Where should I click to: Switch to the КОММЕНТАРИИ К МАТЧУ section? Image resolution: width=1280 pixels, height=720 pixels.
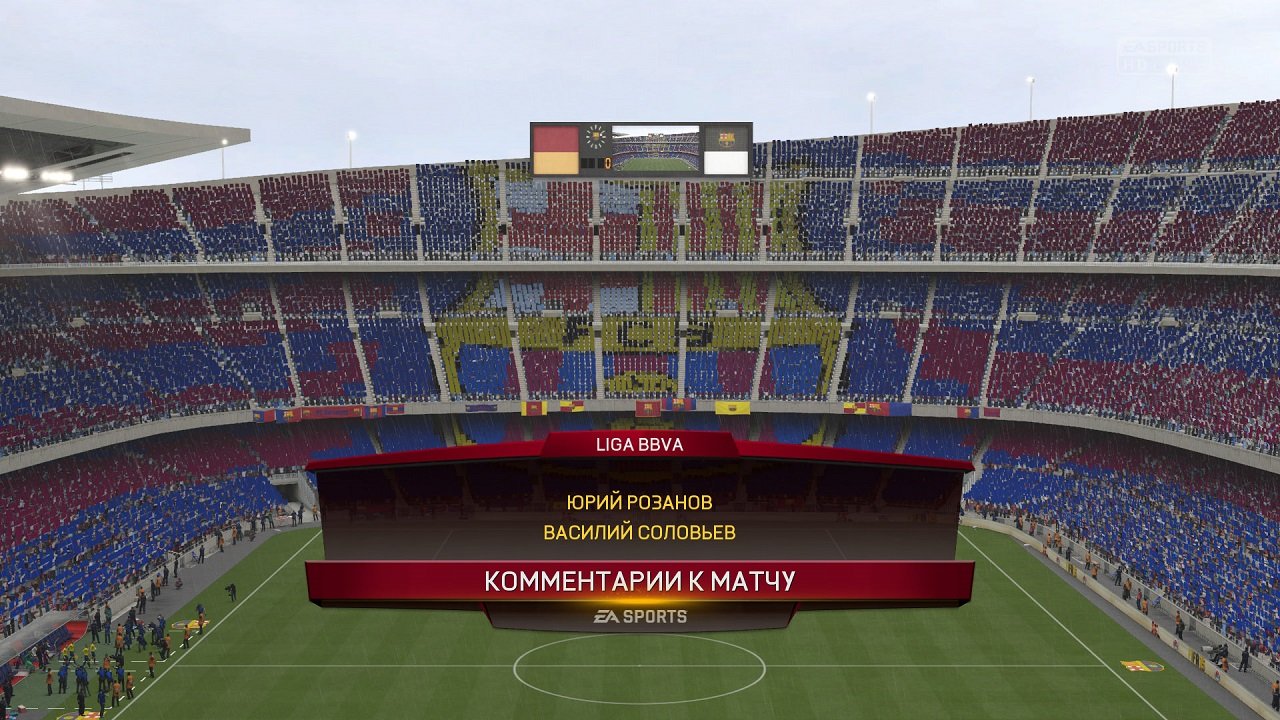[x=640, y=580]
